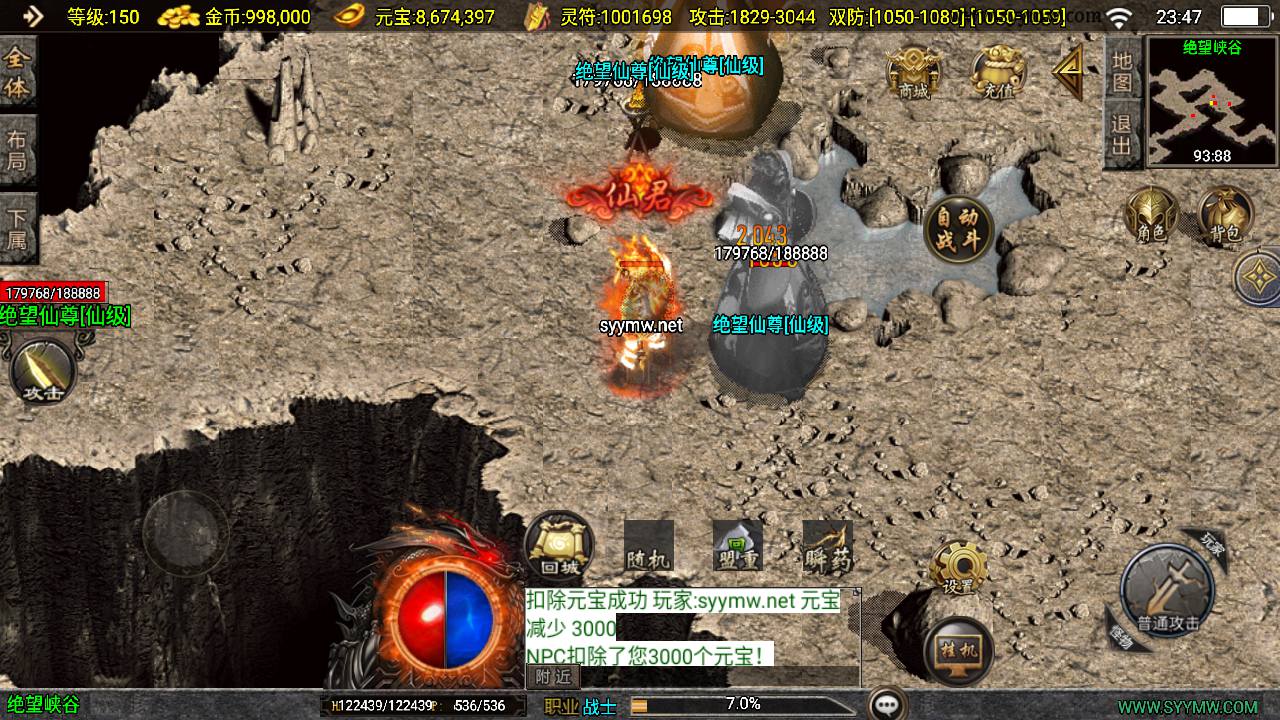Use the 随机 random teleport item
The height and width of the screenshot is (720, 1280).
648,546
